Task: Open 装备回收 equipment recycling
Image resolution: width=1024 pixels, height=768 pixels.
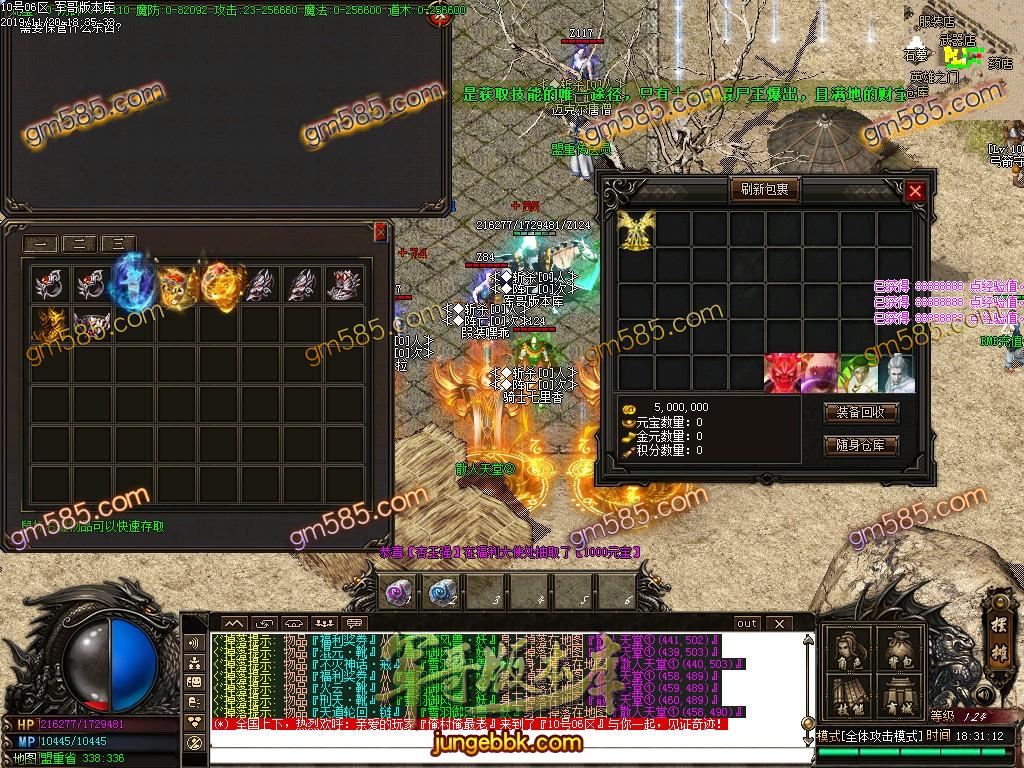Action: coord(860,412)
